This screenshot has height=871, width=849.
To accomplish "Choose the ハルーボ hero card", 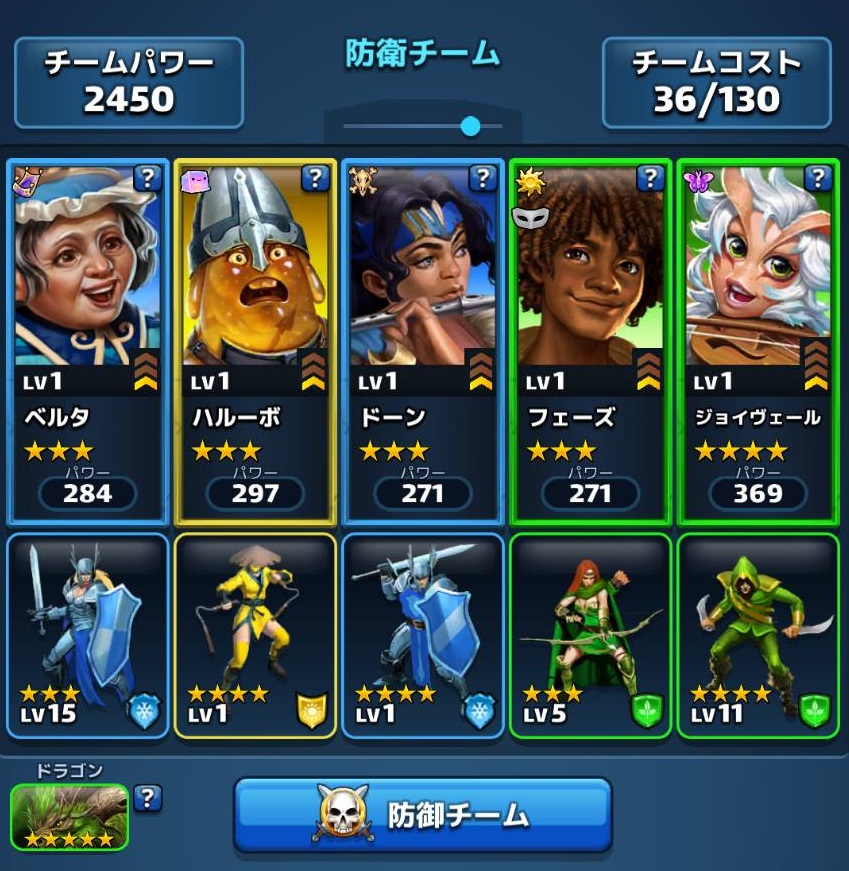I will click(x=254, y=340).
